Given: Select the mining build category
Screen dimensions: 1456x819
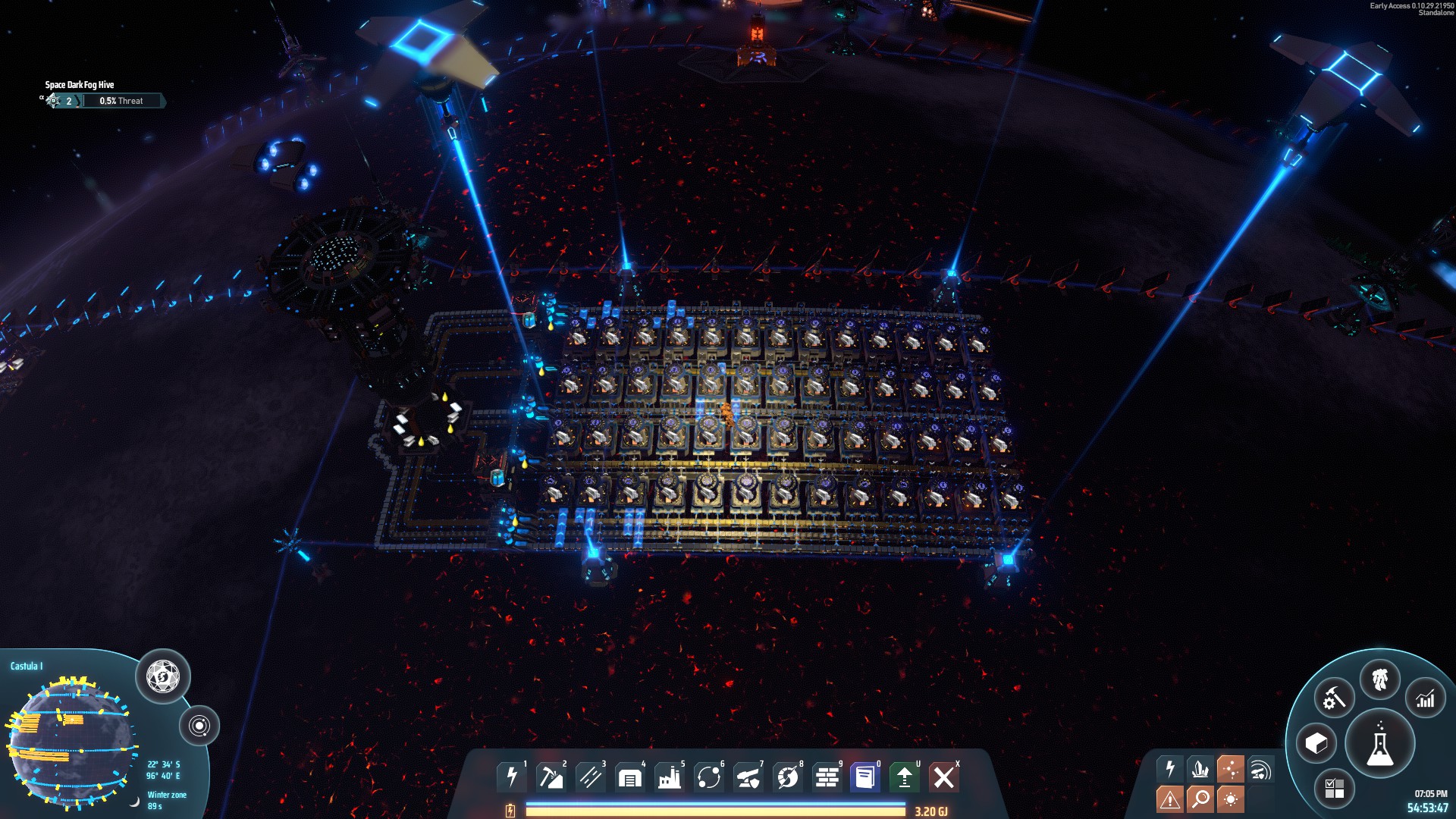Looking at the screenshot, I should 551,777.
